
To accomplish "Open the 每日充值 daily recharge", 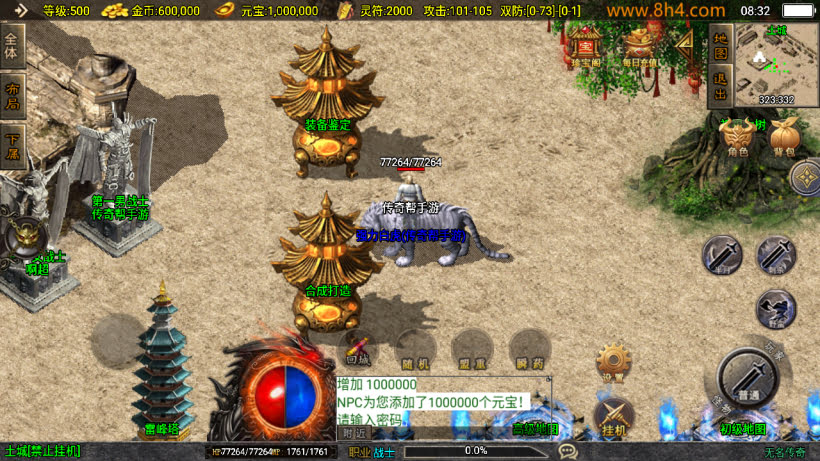I will pos(641,46).
